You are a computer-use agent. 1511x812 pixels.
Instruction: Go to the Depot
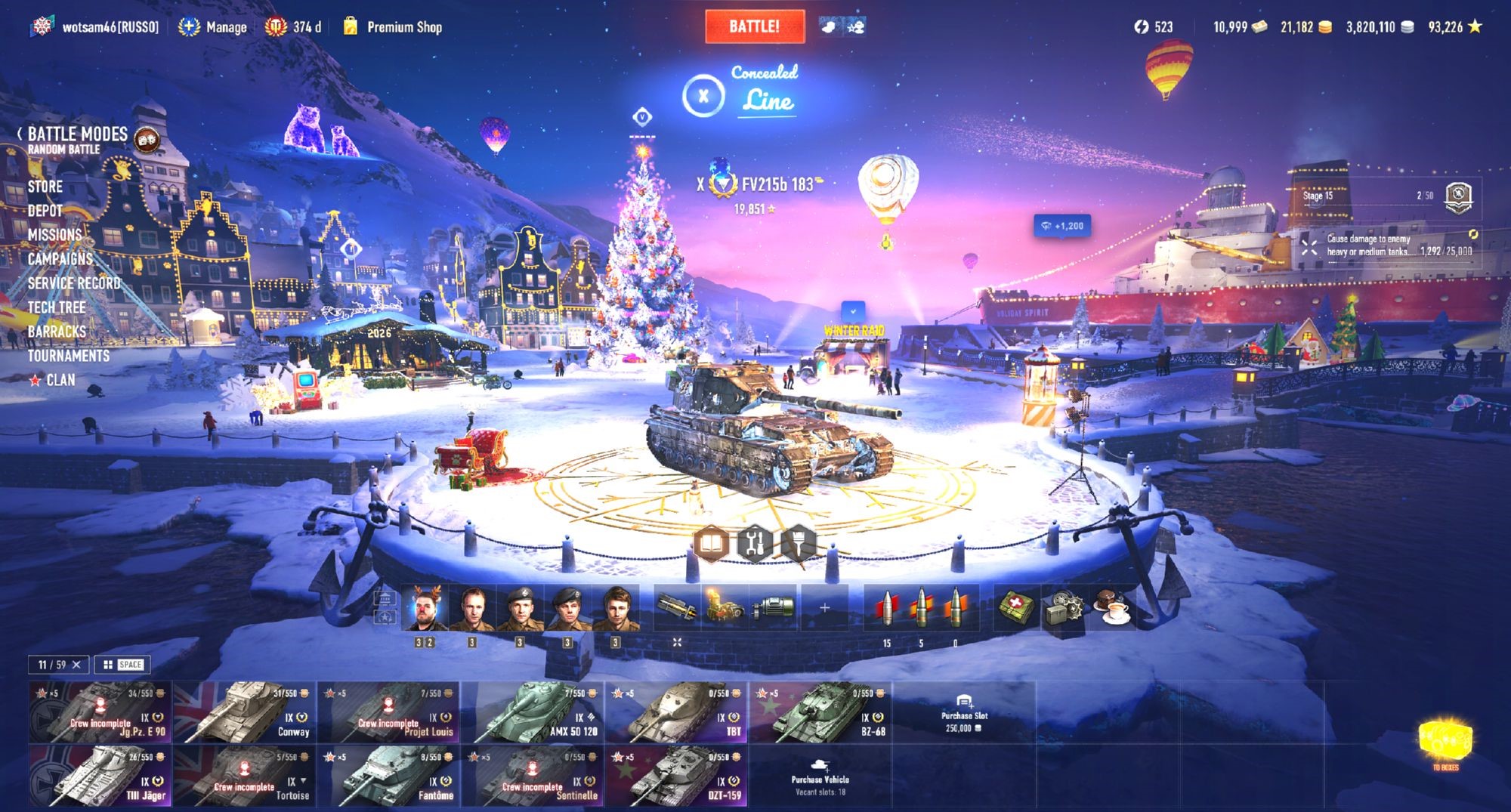[x=45, y=211]
